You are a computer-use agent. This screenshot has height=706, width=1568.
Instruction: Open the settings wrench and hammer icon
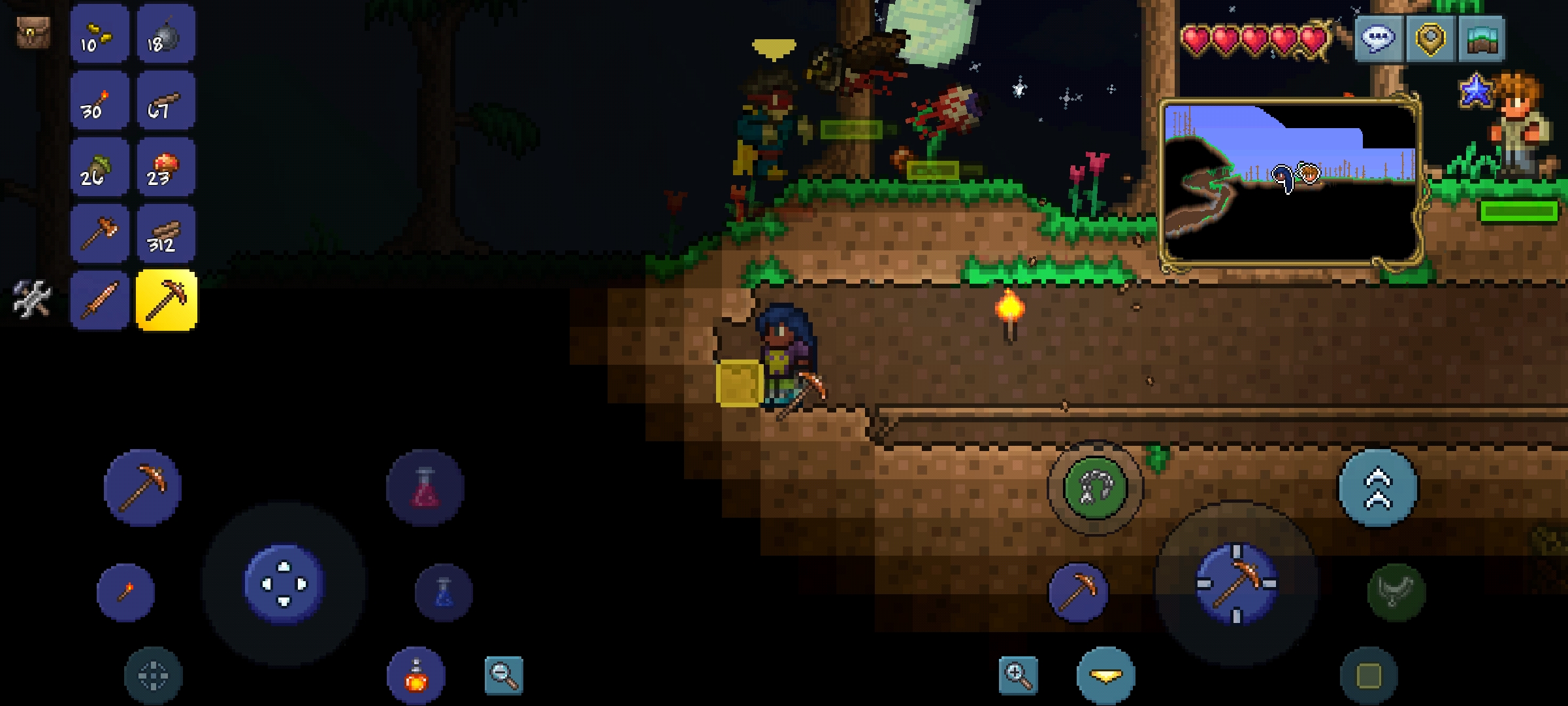click(x=31, y=299)
